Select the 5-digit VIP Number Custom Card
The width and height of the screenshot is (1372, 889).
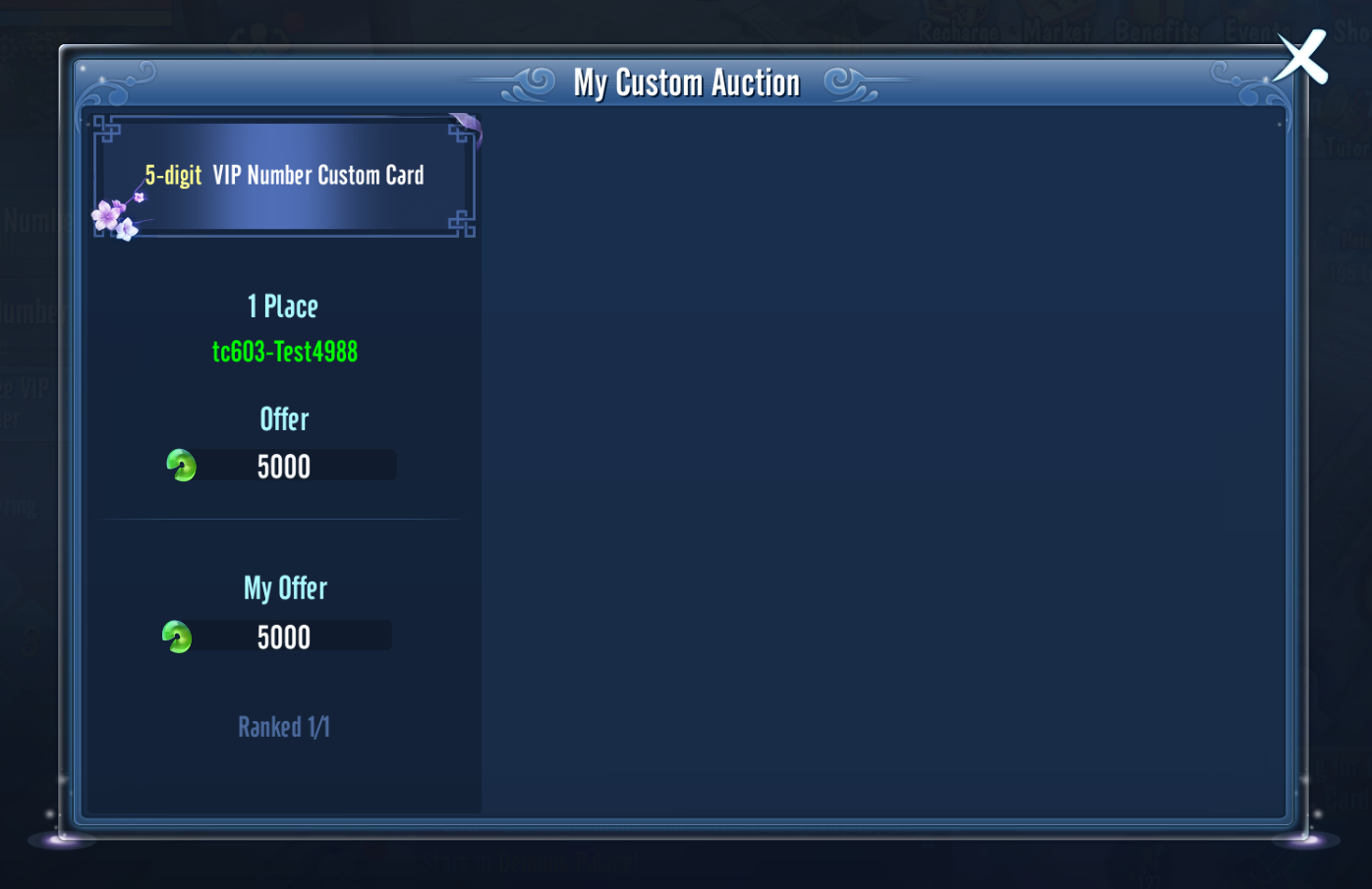[x=284, y=176]
